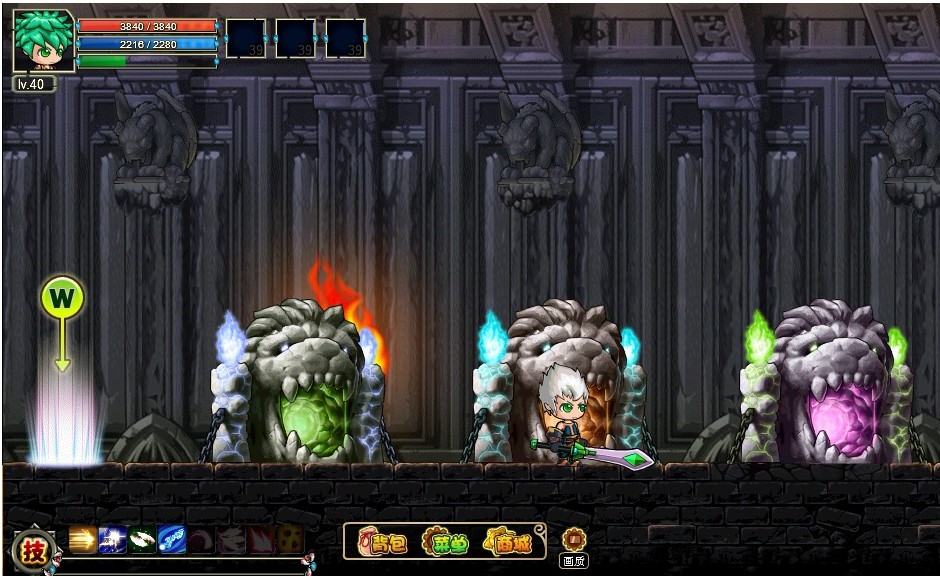
Task: Use the white starburst skill on dark blue
Action: click(x=113, y=540)
